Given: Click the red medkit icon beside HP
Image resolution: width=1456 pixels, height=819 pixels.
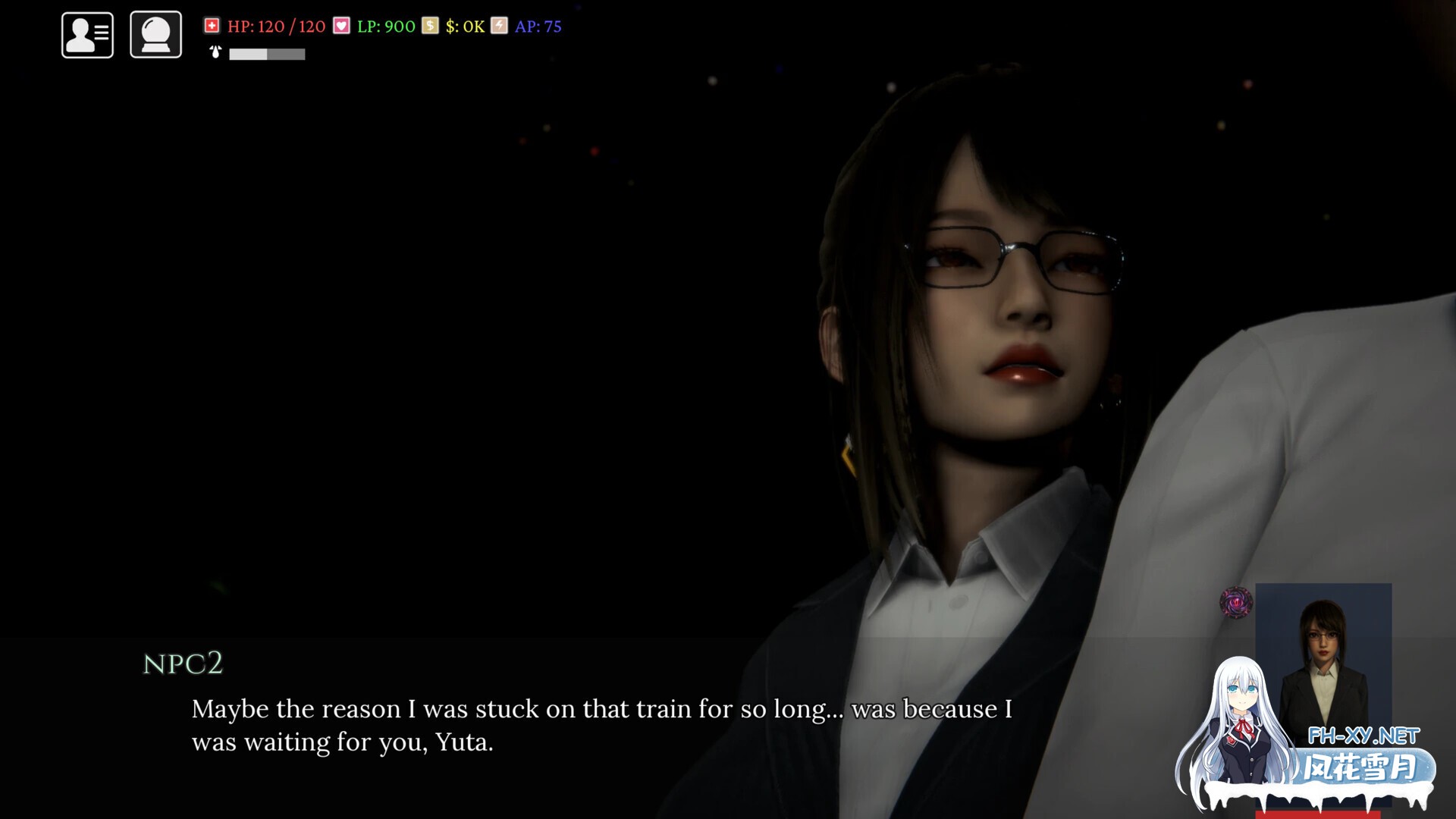Looking at the screenshot, I should (212, 26).
